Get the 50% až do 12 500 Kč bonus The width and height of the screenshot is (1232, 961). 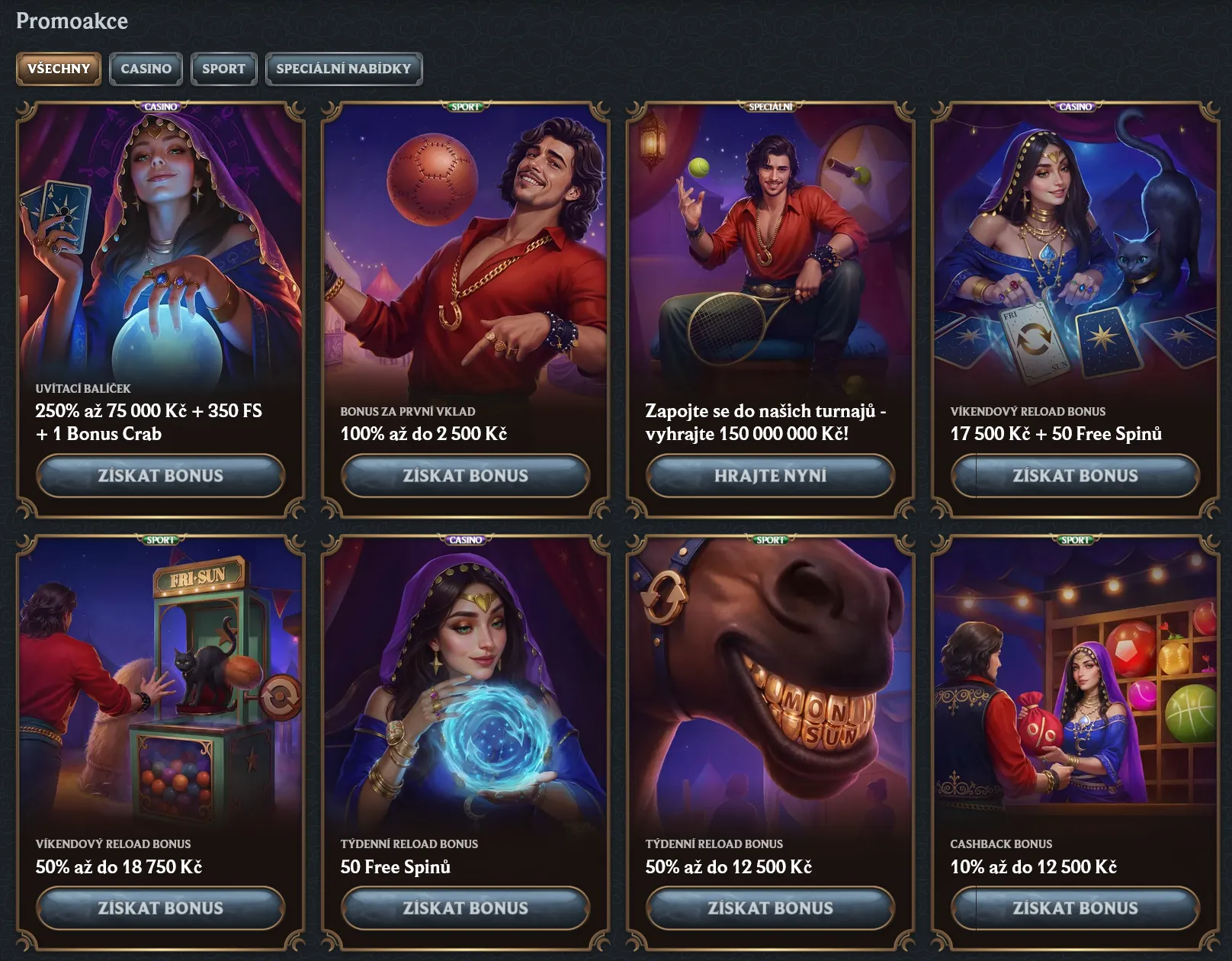(x=770, y=908)
